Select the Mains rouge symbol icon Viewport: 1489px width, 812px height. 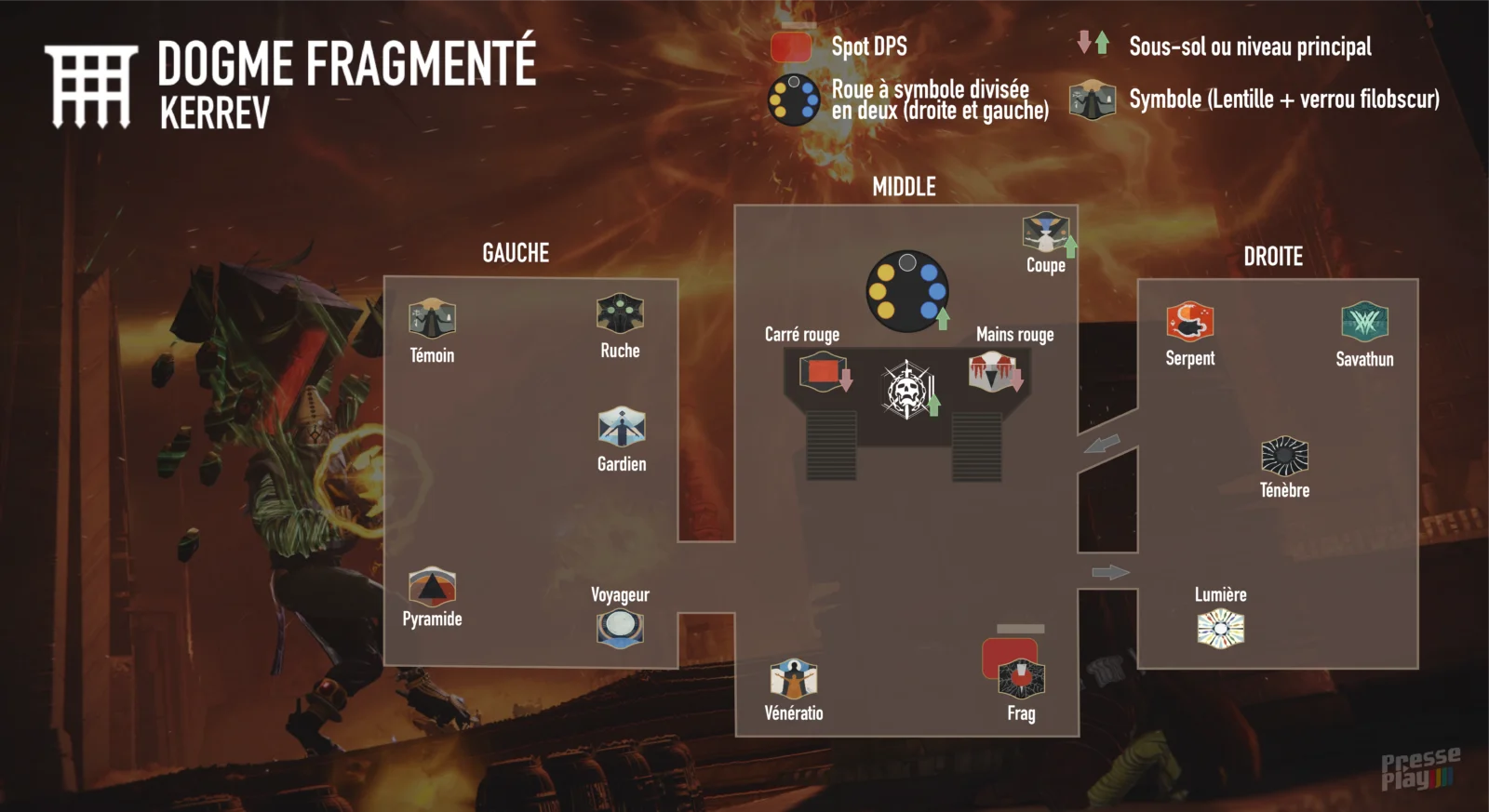(992, 373)
